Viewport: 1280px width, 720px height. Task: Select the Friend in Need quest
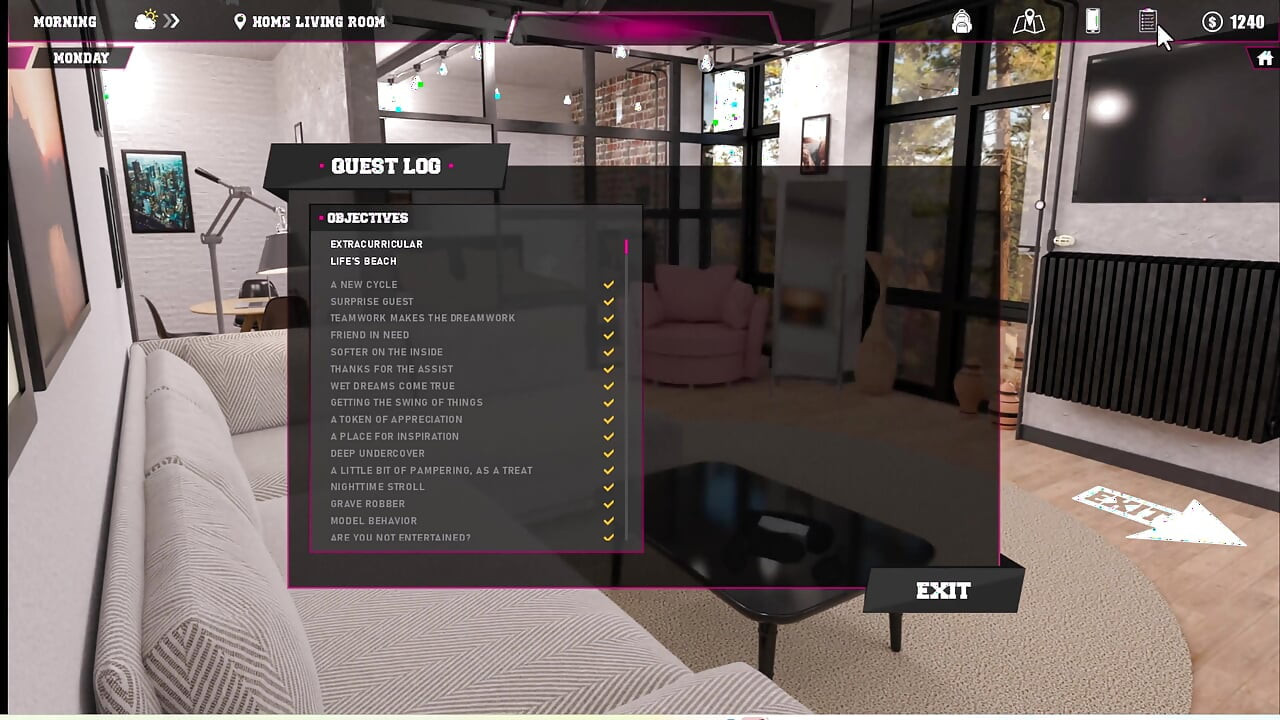coord(370,335)
